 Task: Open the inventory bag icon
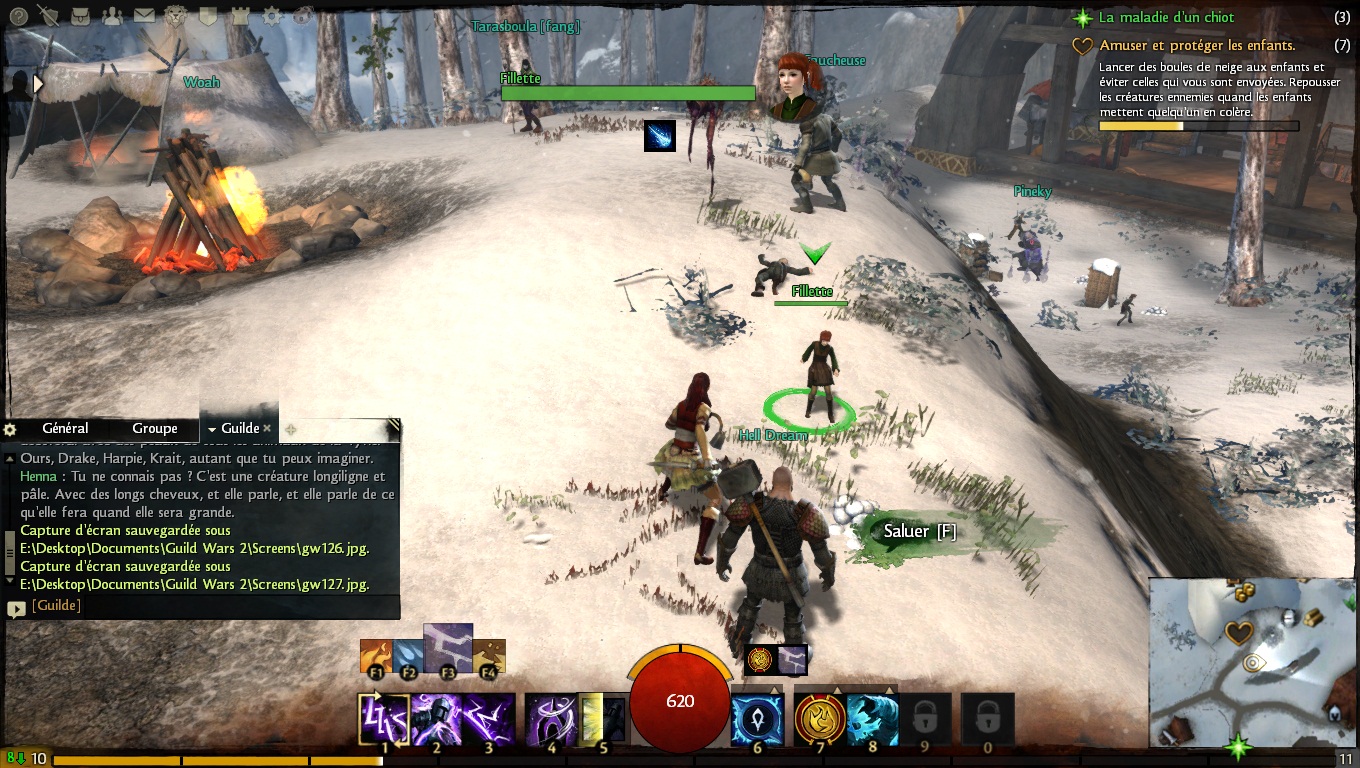pyautogui.click(x=79, y=15)
